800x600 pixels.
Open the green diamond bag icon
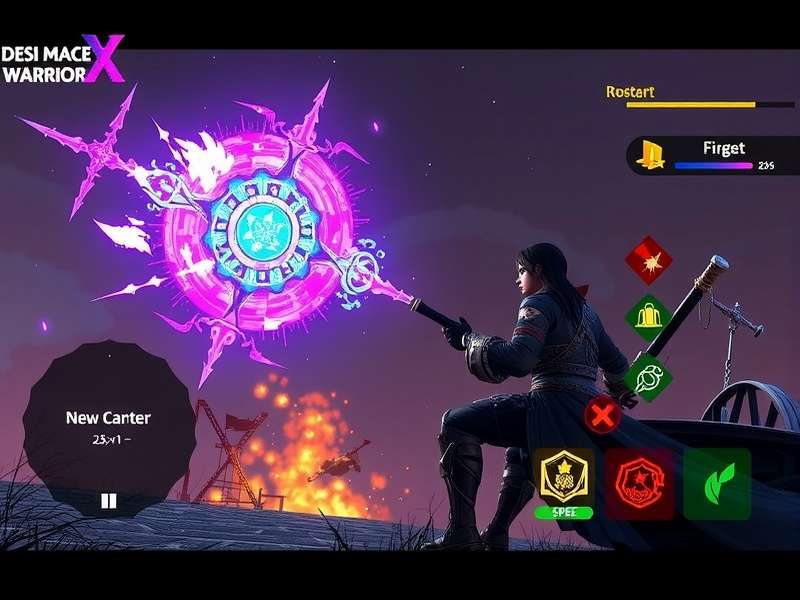(648, 318)
